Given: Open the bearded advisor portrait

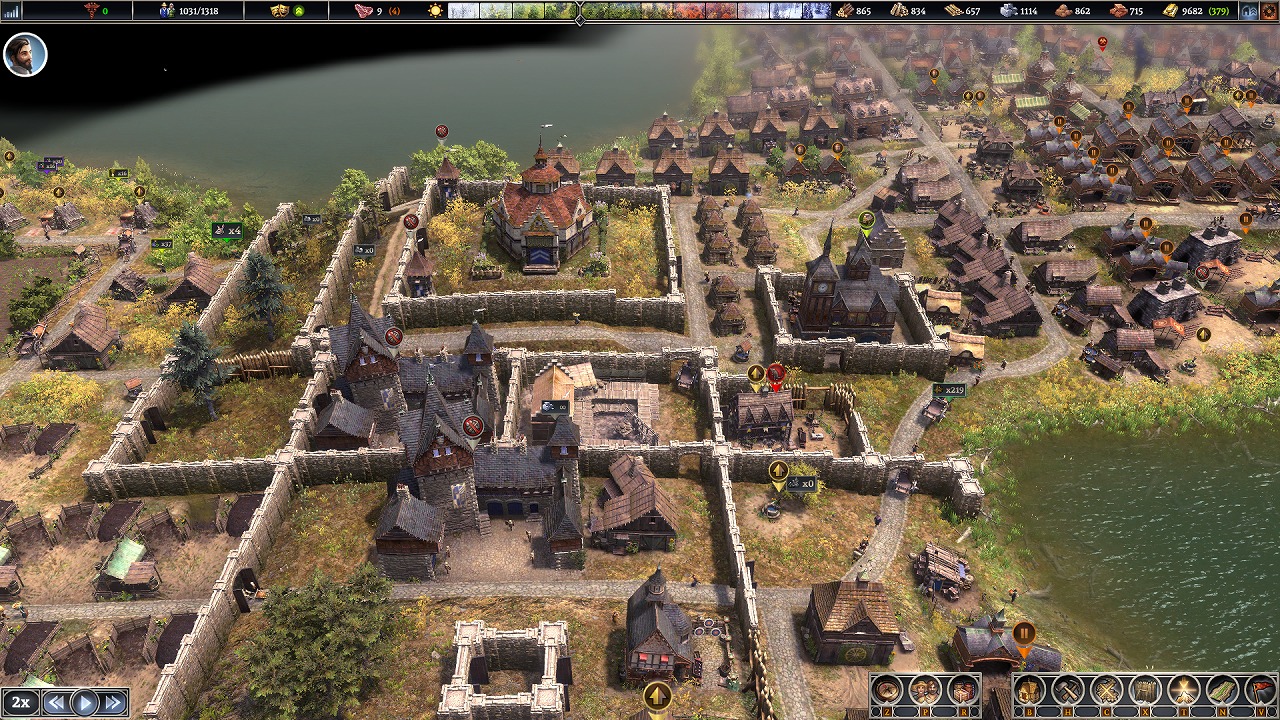Looking at the screenshot, I should (x=25, y=54).
